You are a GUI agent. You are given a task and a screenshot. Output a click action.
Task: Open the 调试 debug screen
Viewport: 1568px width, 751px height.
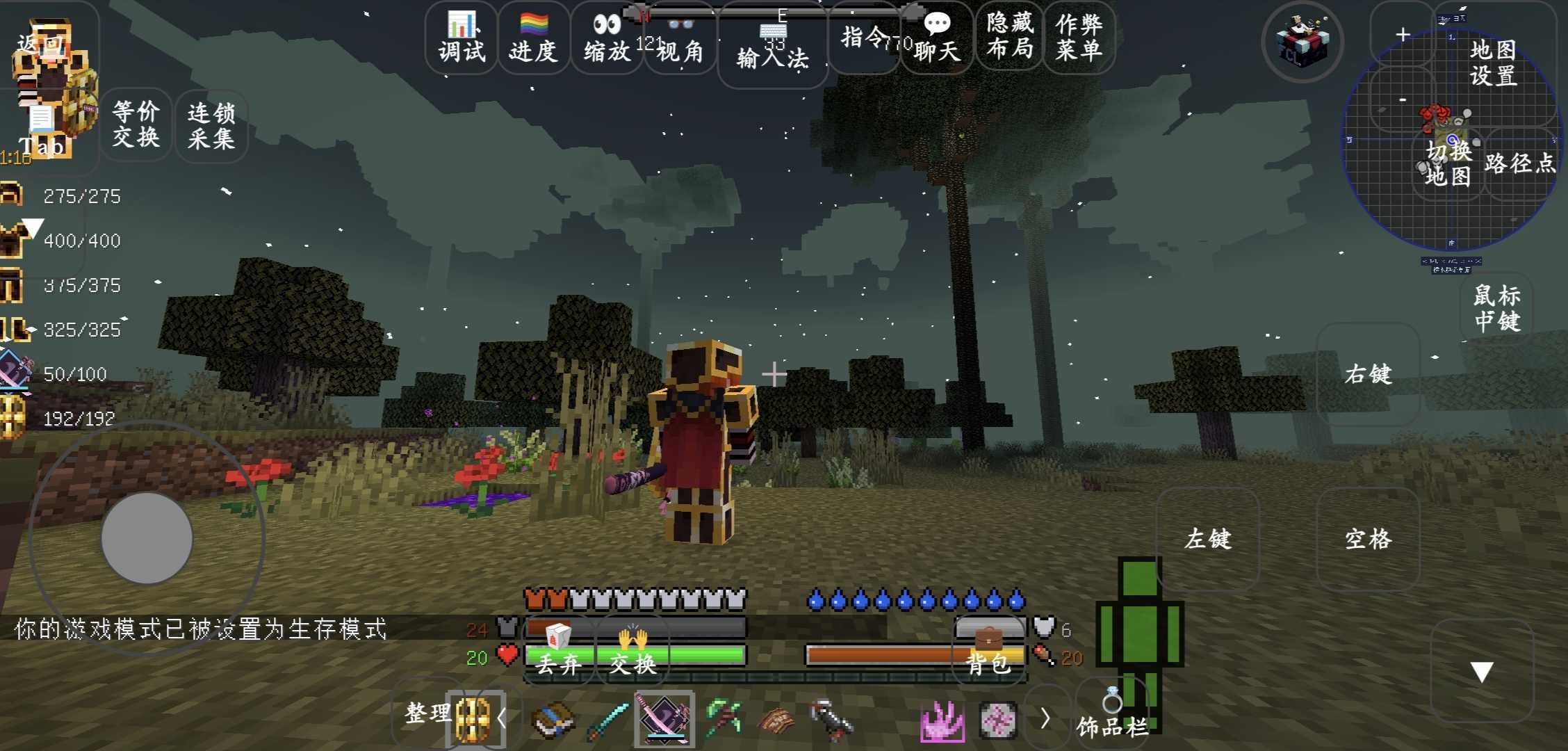click(x=462, y=38)
